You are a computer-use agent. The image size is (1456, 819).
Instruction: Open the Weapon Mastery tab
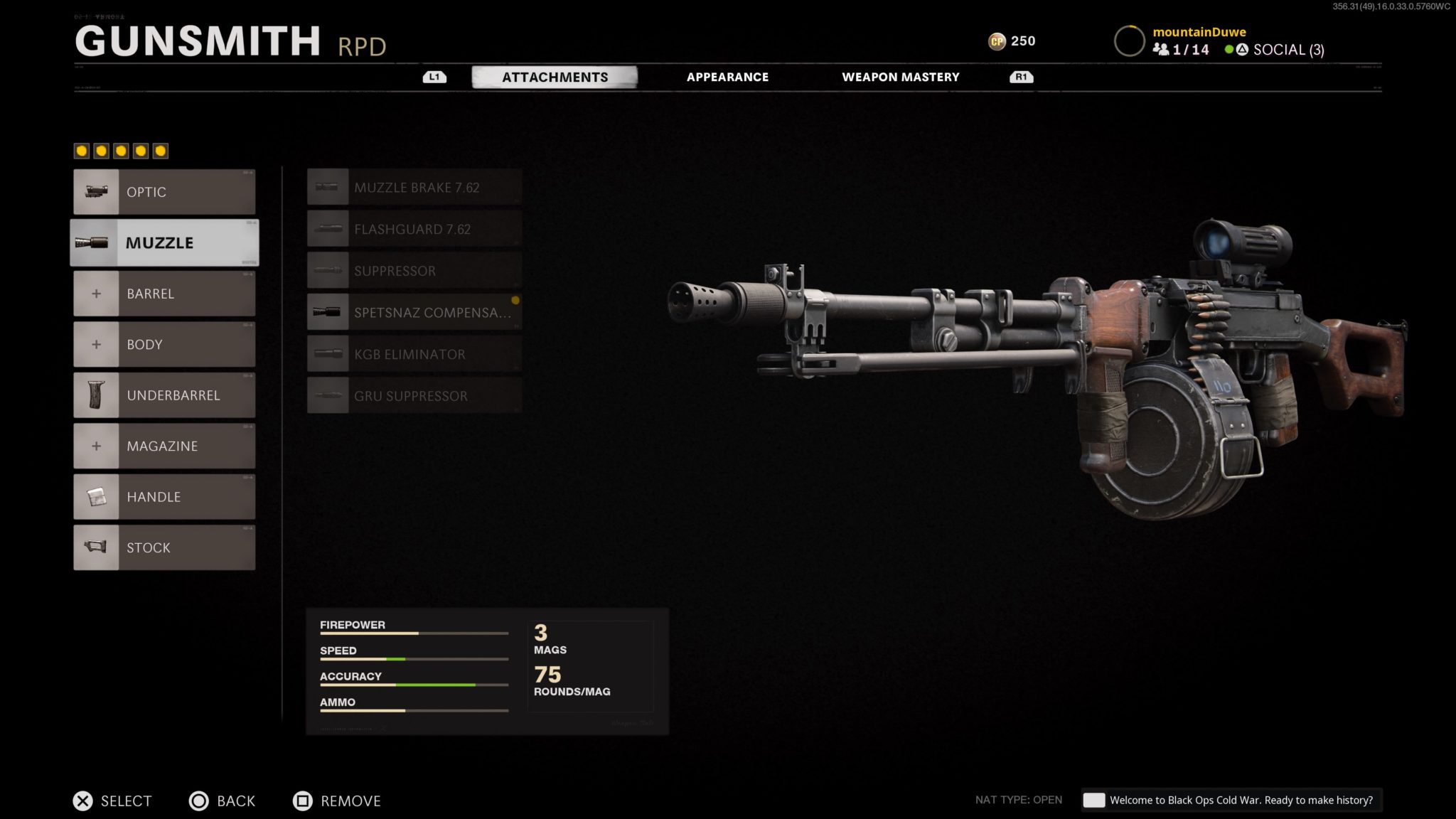pos(901,77)
